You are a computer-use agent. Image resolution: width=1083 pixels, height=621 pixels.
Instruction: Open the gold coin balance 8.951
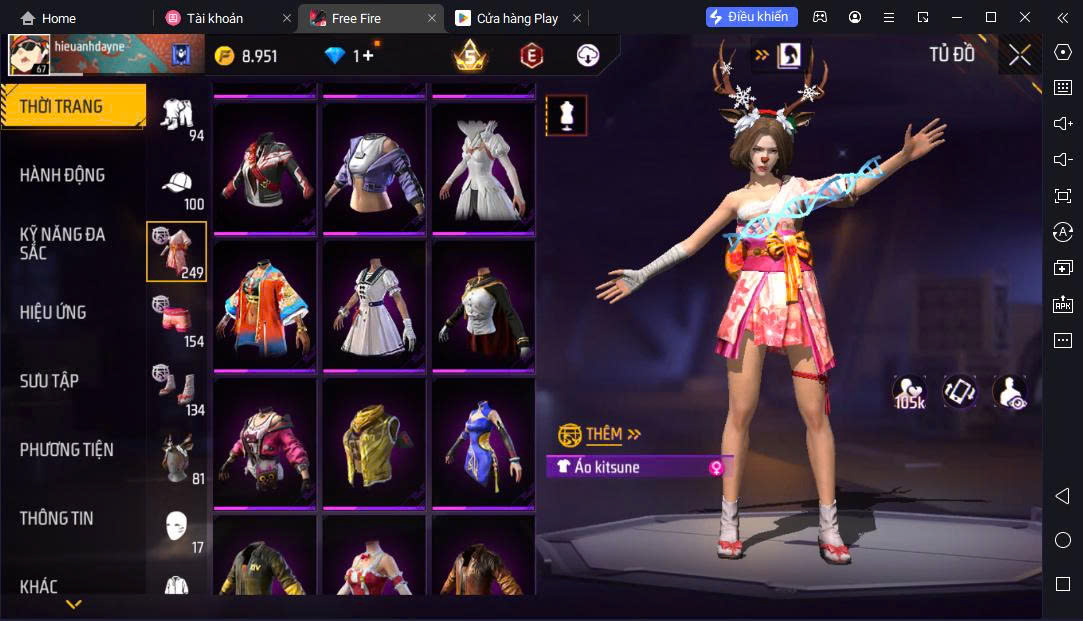(x=247, y=56)
